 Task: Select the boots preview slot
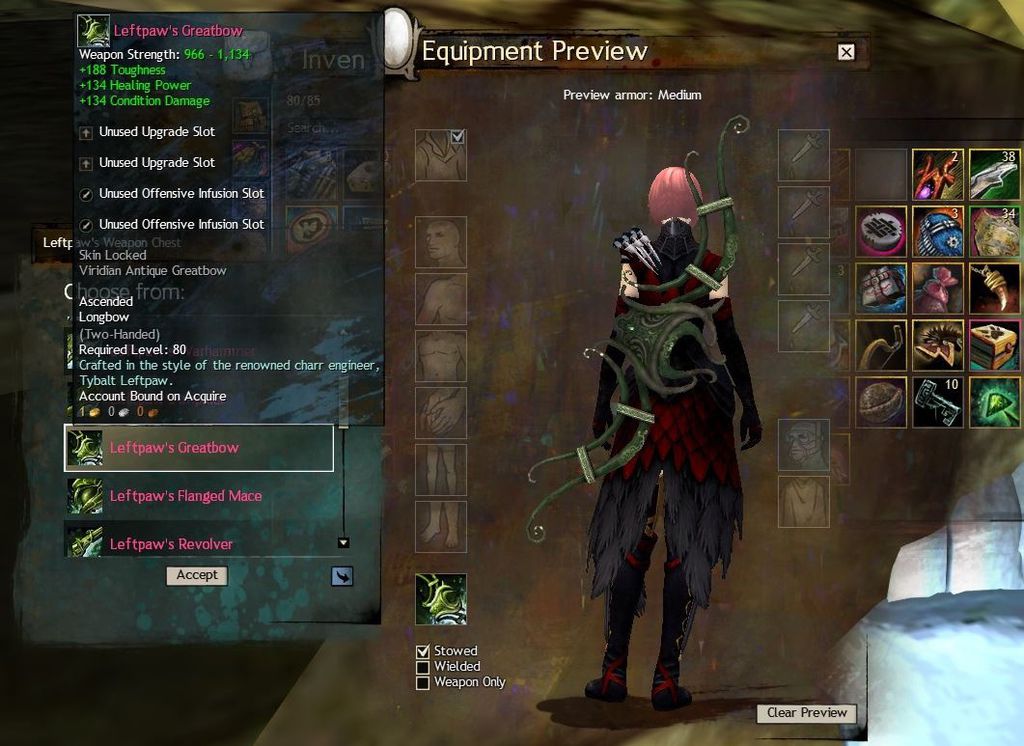coord(441,527)
